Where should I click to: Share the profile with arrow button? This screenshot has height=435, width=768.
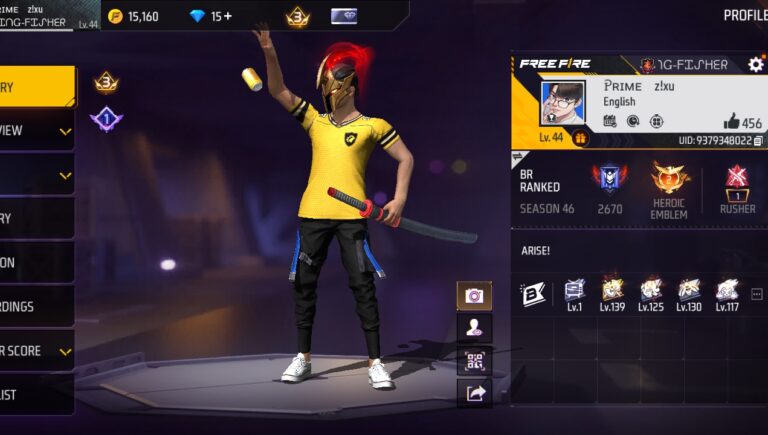point(474,393)
